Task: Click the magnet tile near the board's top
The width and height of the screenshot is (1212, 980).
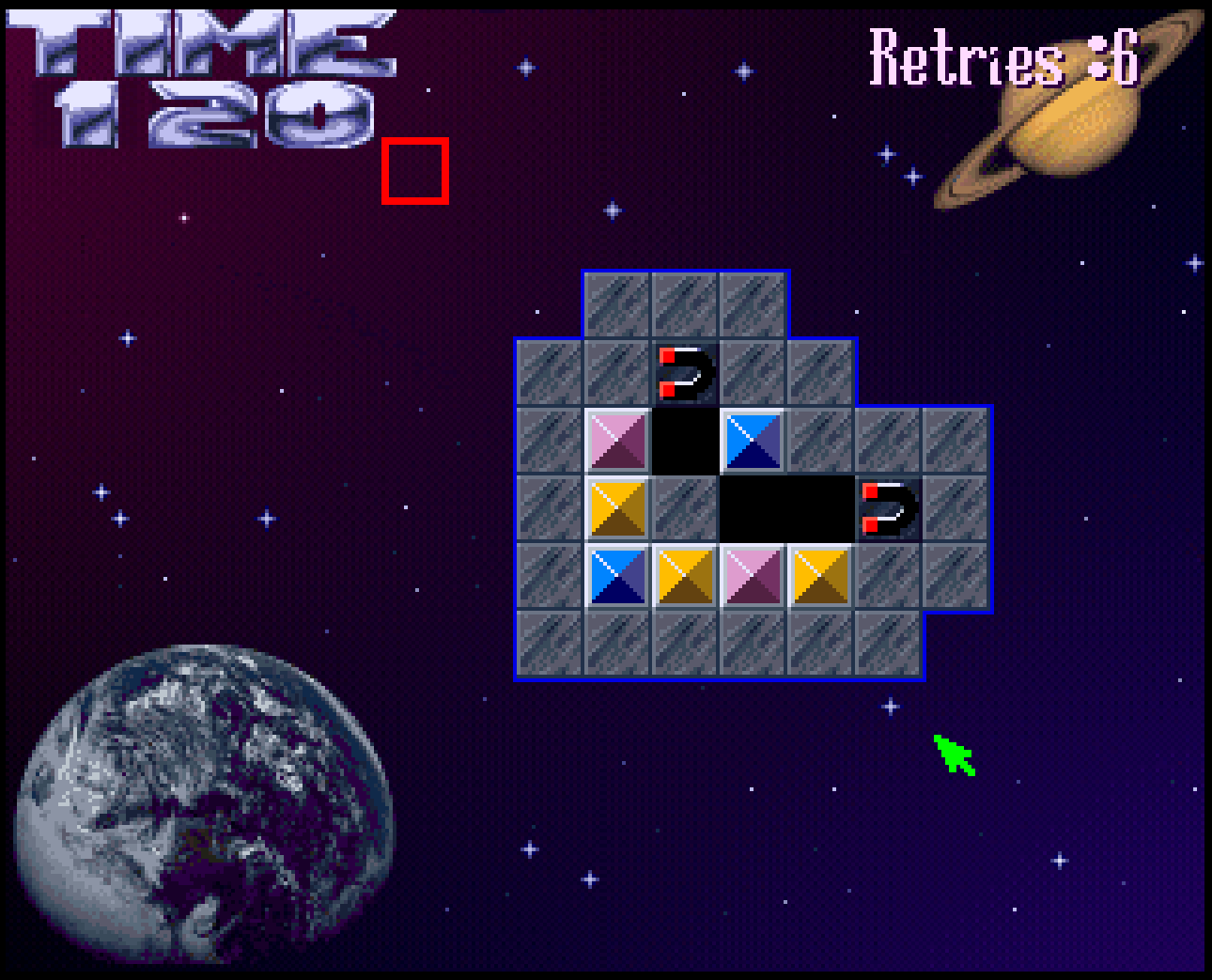Action: tap(685, 372)
